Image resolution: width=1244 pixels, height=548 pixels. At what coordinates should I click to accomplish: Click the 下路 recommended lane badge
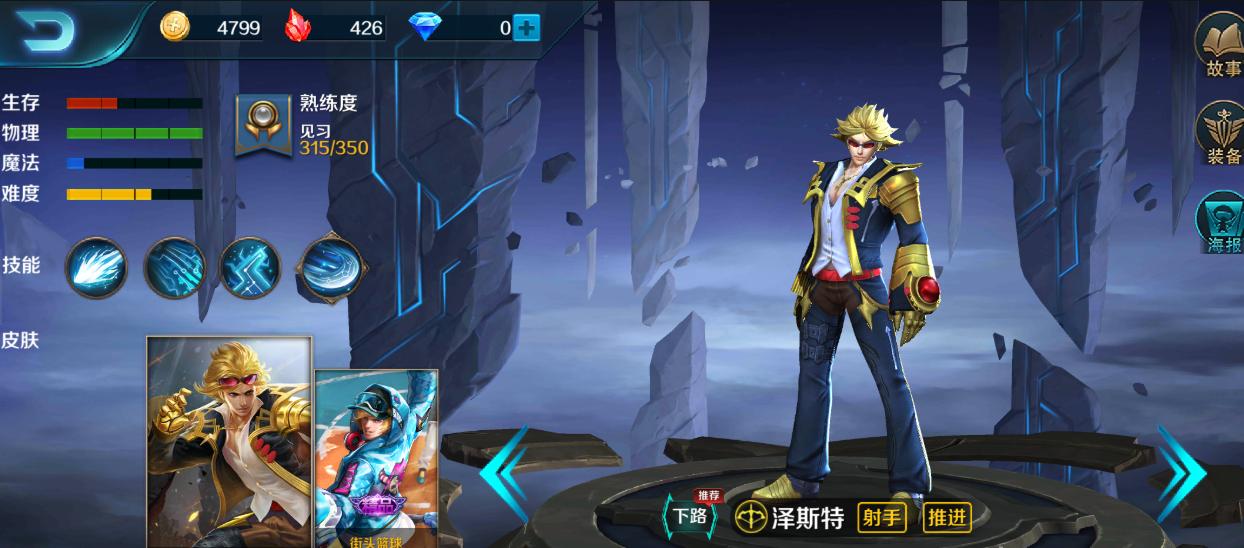coord(690,515)
